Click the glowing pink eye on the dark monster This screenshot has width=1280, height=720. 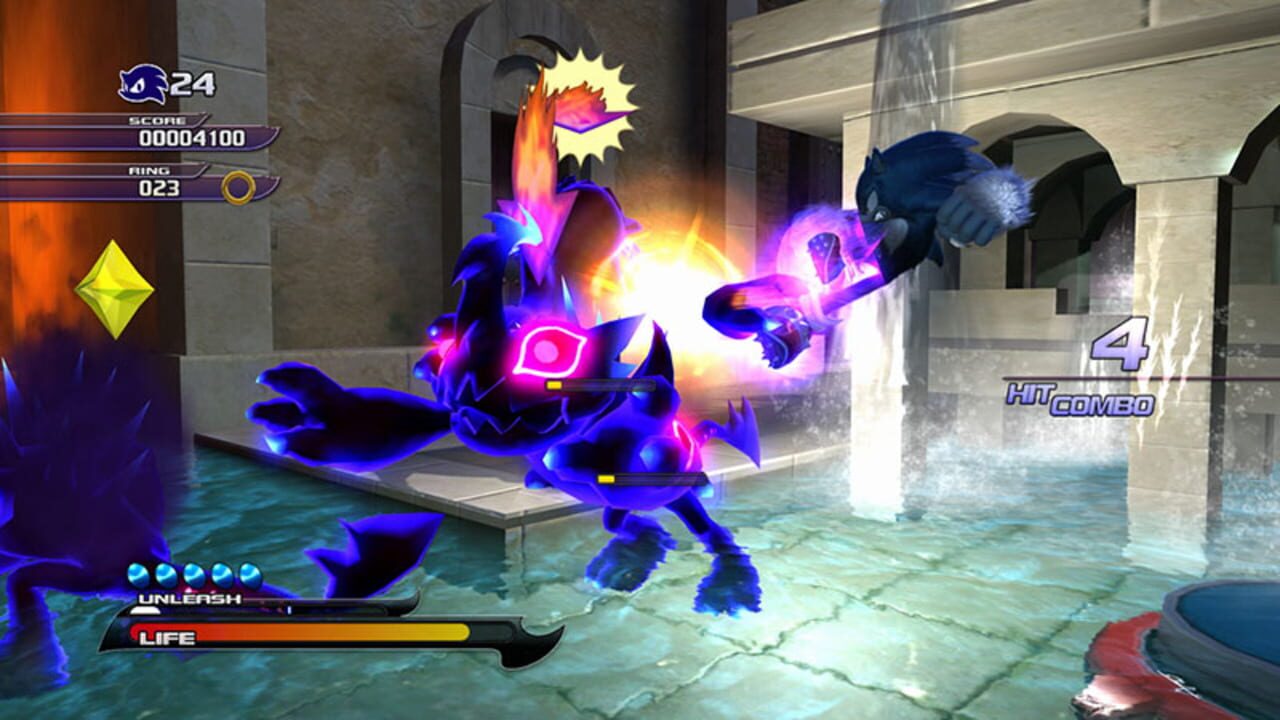click(x=546, y=350)
